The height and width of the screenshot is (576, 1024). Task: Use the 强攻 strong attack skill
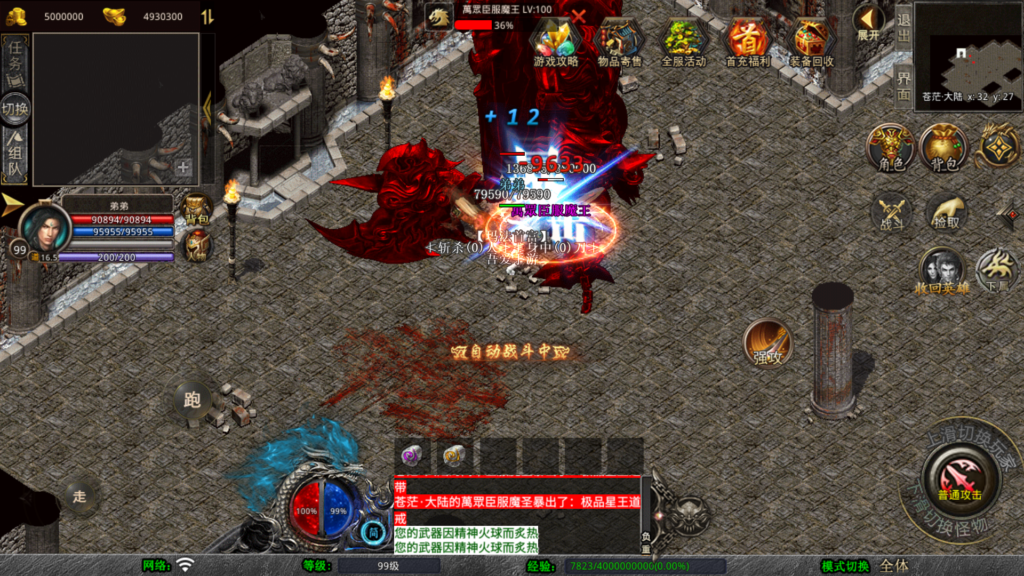pos(767,343)
